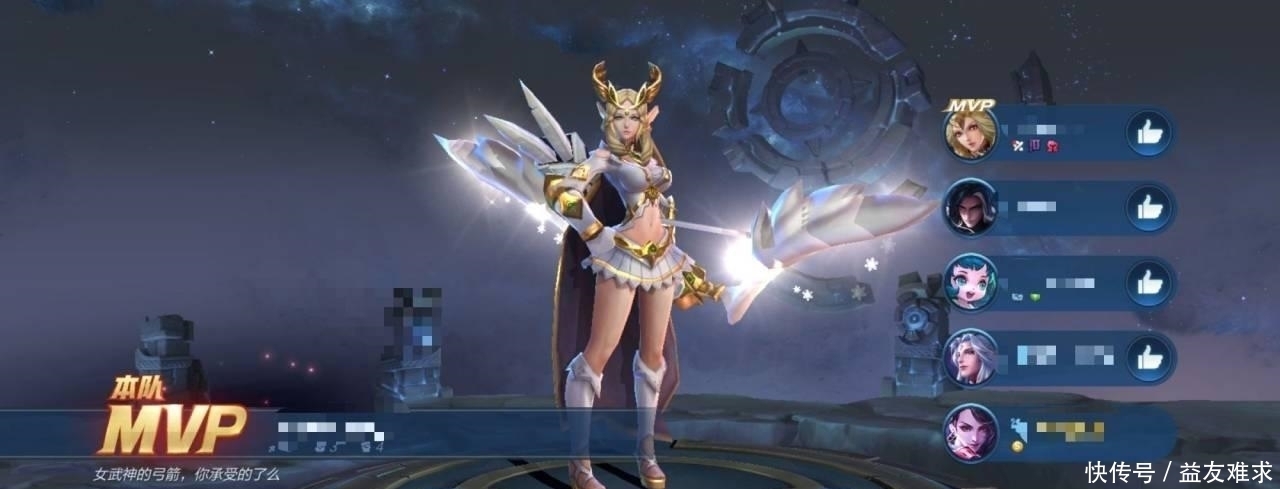Like the player with the blue-haired girl hero

[1148, 283]
